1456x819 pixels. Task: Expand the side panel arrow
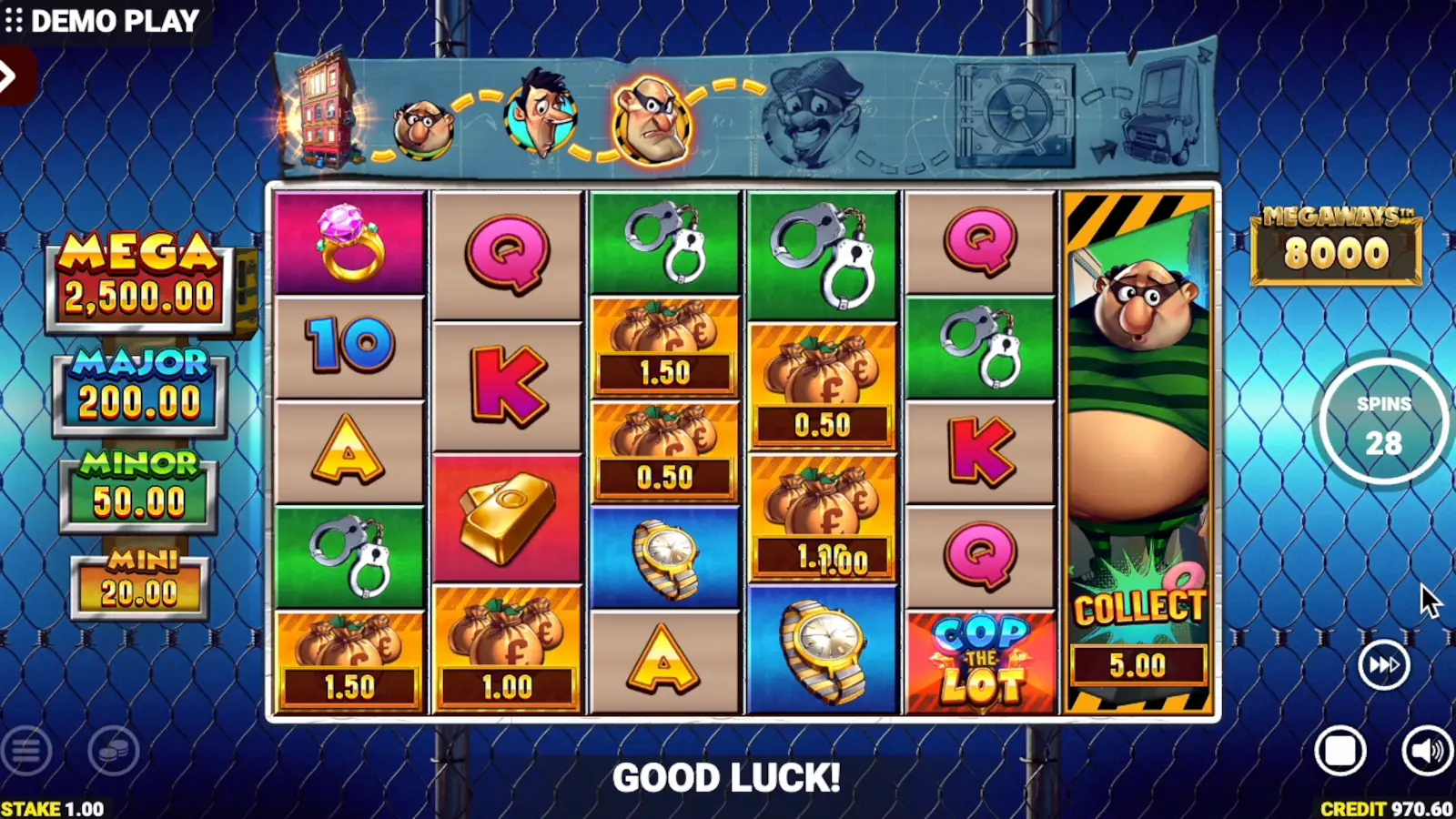point(9,76)
